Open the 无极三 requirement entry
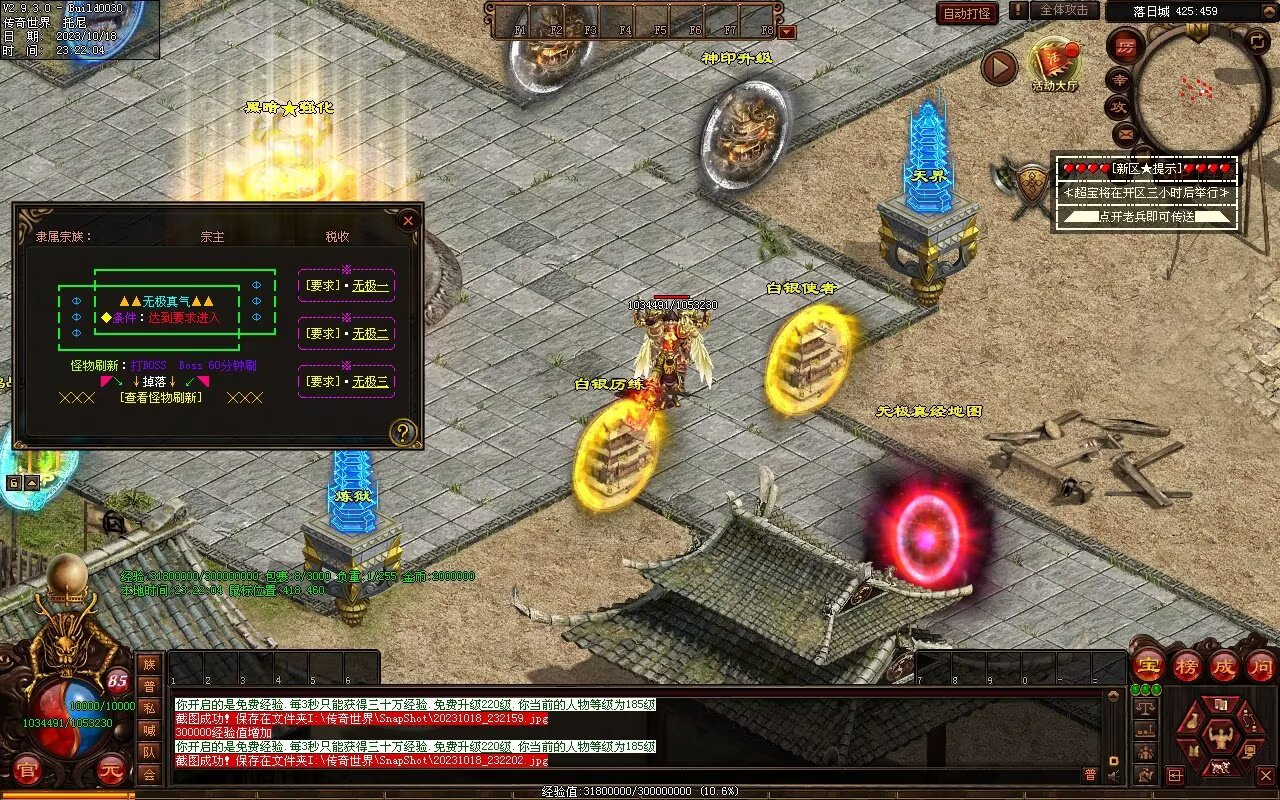Image resolution: width=1280 pixels, height=800 pixels. click(x=369, y=381)
